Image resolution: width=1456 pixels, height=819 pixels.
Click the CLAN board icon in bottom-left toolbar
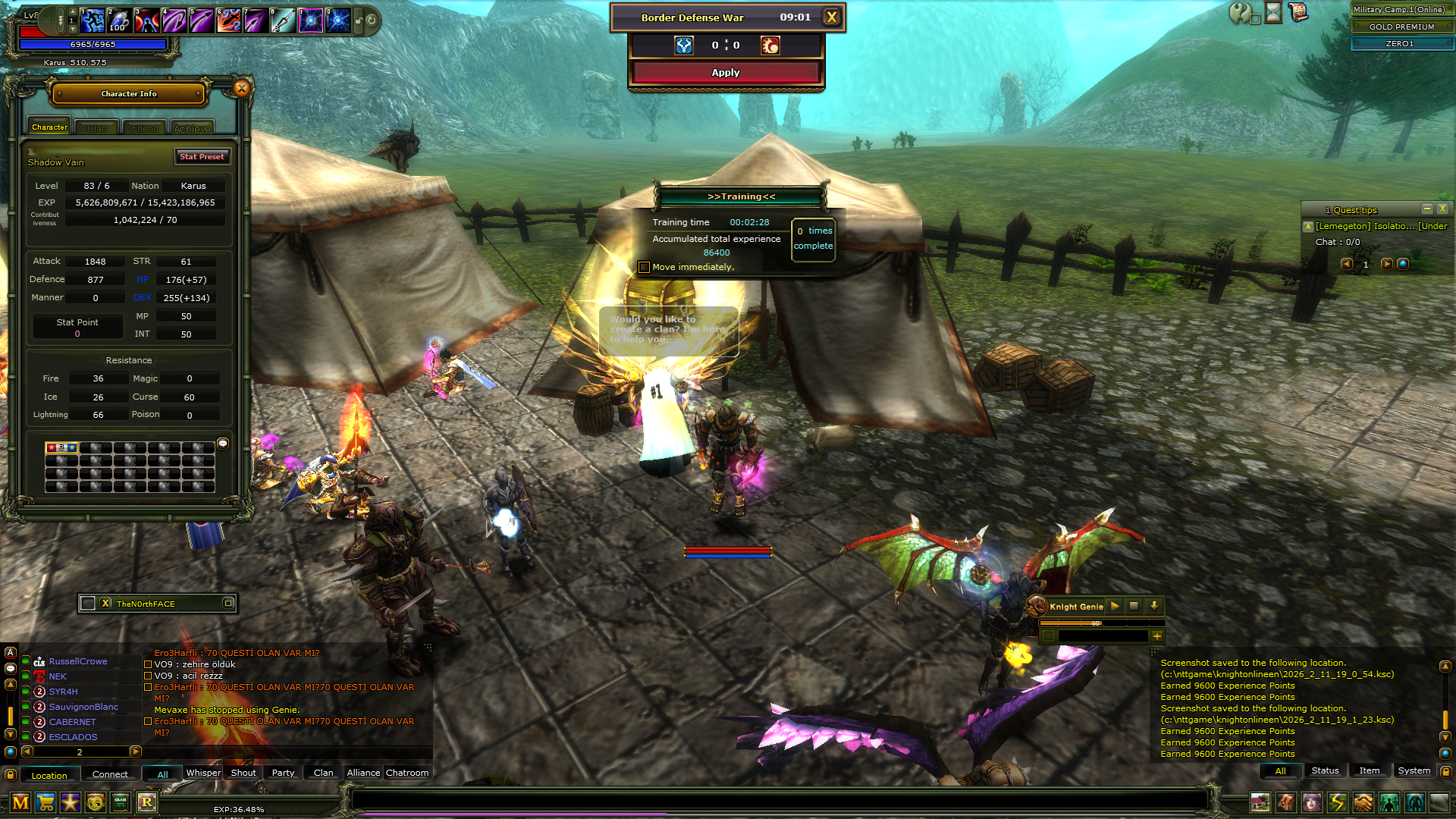click(x=120, y=802)
